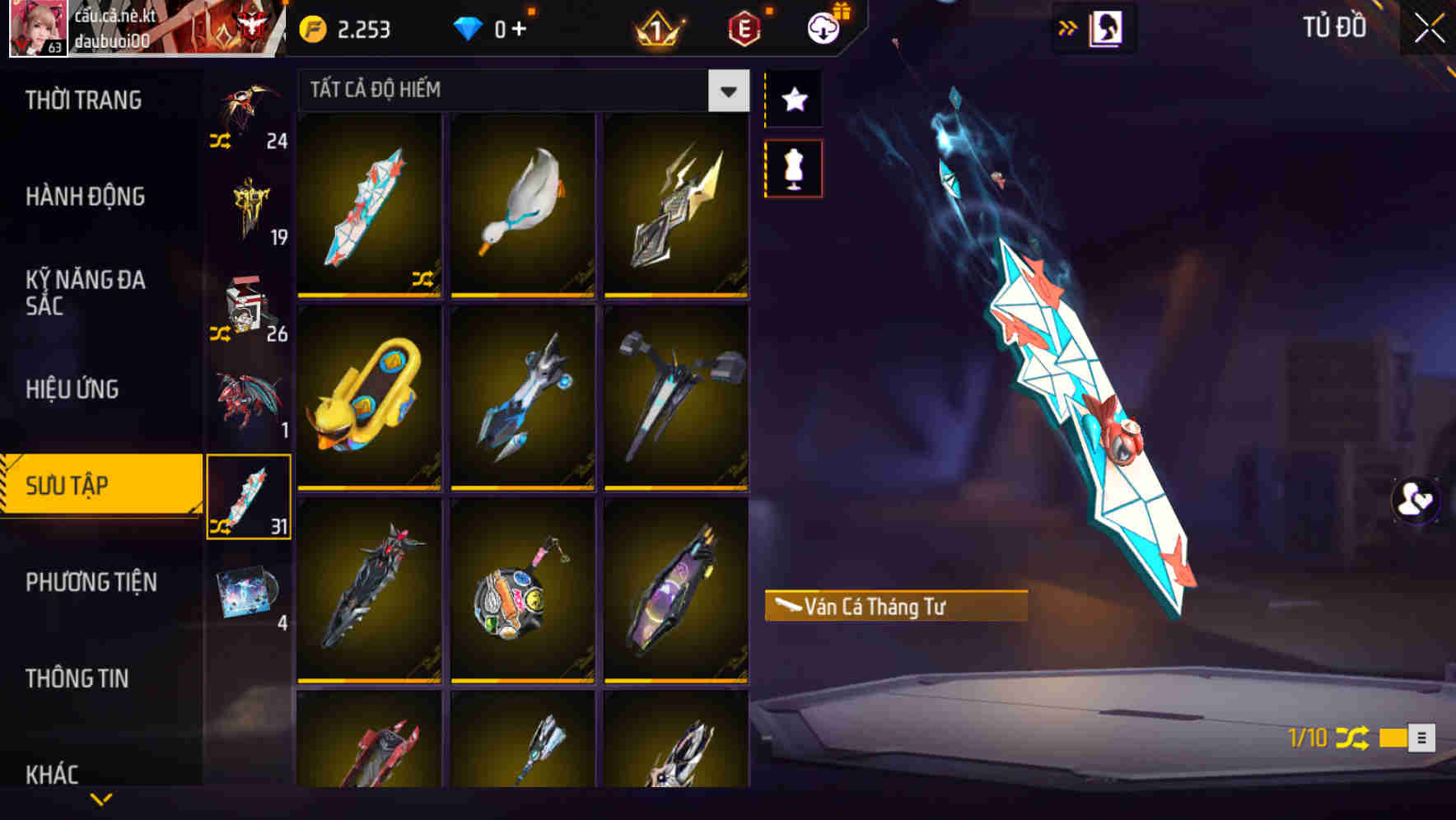Click the double-arrow expander in the top bar
Image resolution: width=1456 pixels, height=820 pixels.
1068,26
